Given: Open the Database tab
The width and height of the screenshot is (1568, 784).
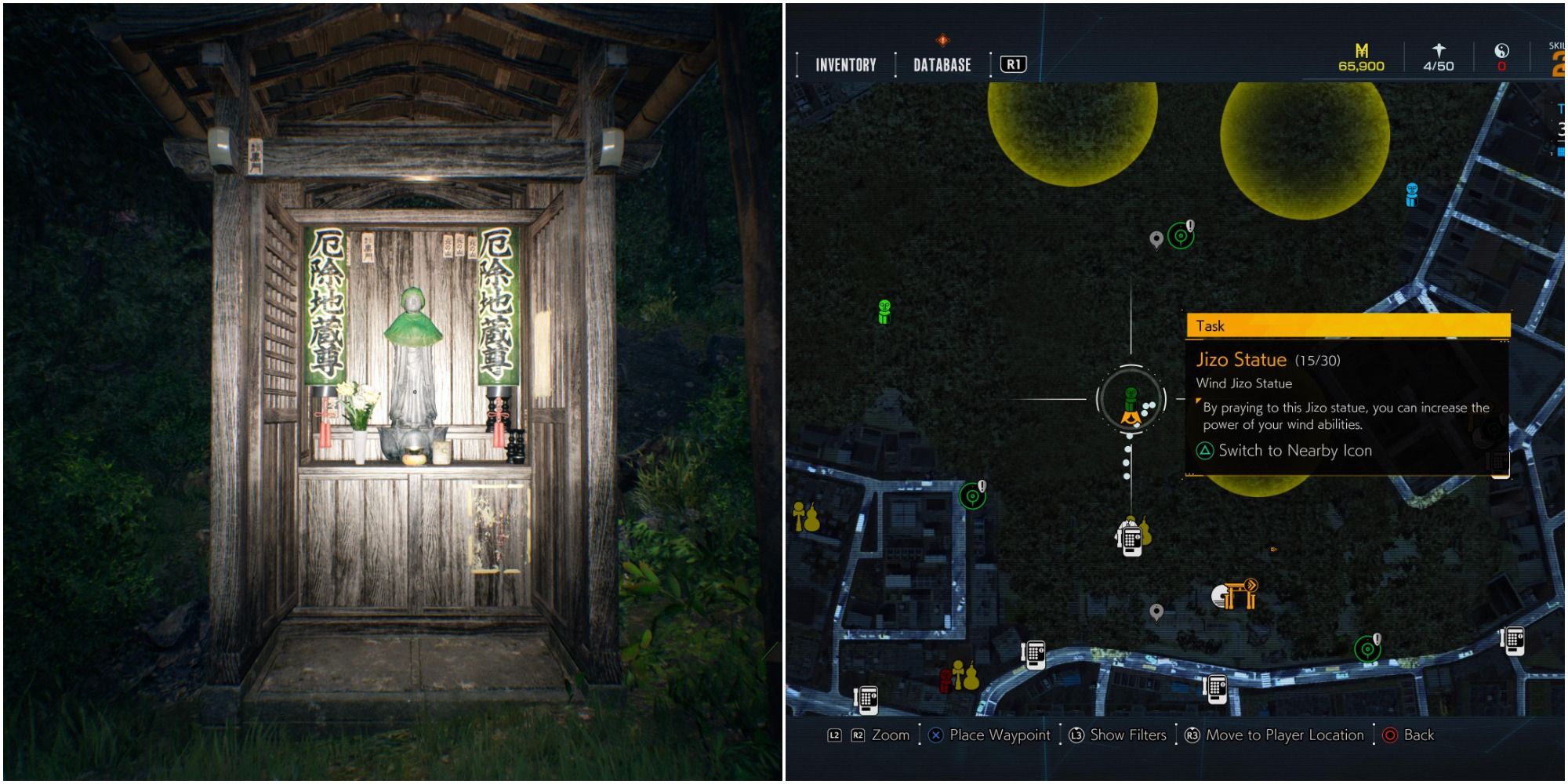Looking at the screenshot, I should (x=942, y=65).
